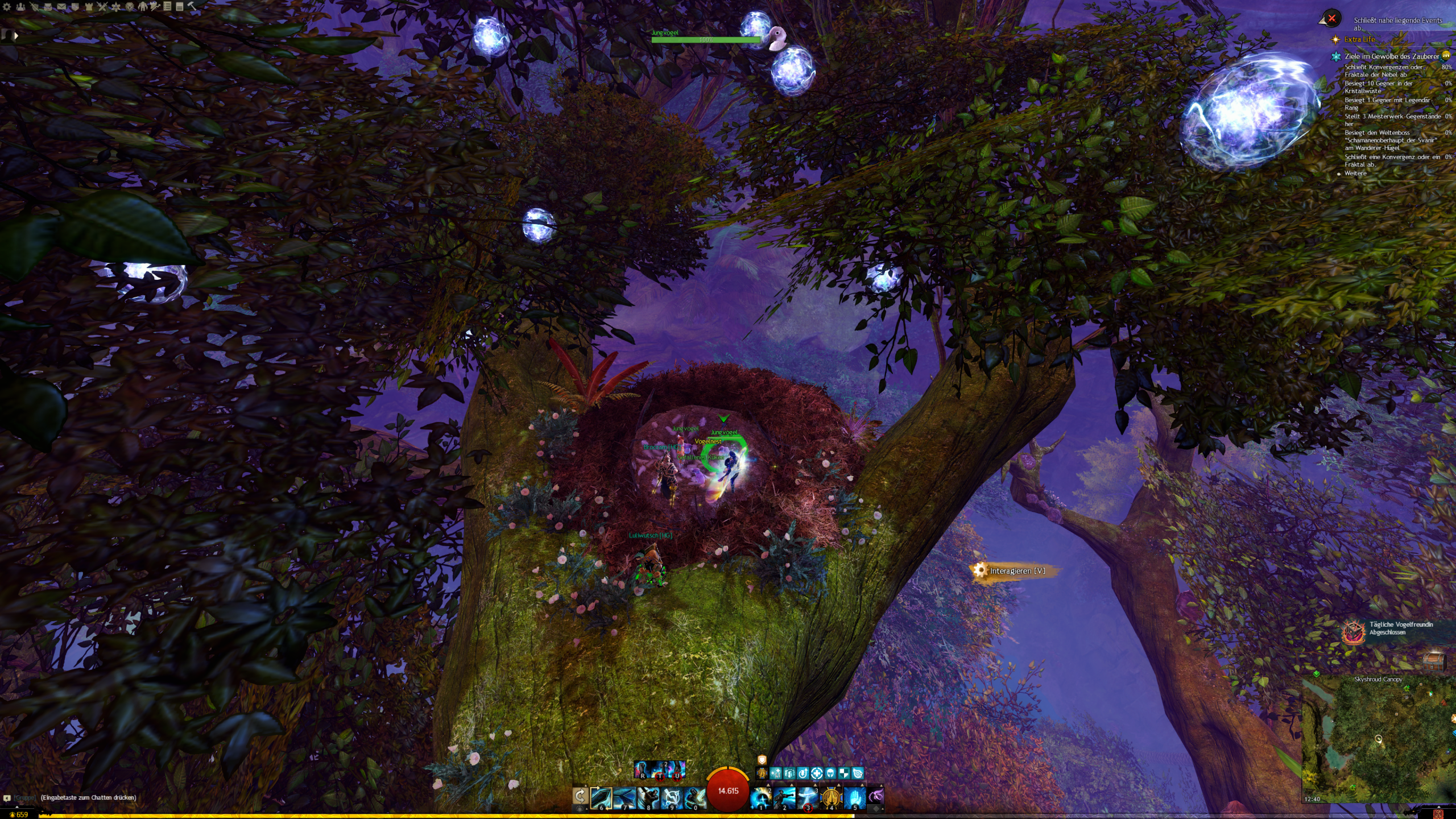
Task: Open the contacts and friends panel
Action: (20, 7)
